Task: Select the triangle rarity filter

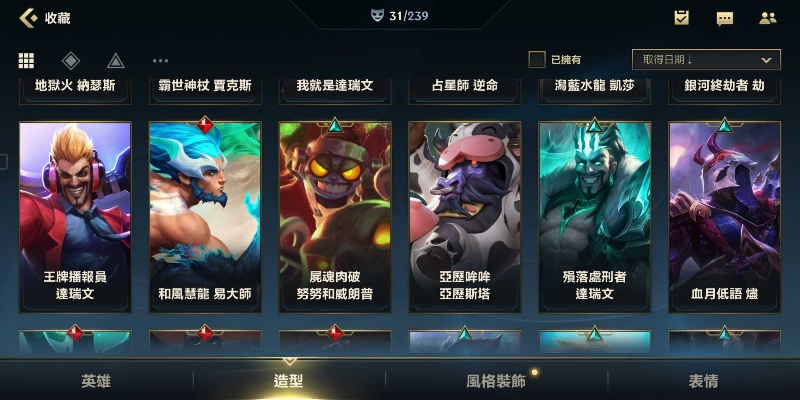Action: tap(115, 60)
